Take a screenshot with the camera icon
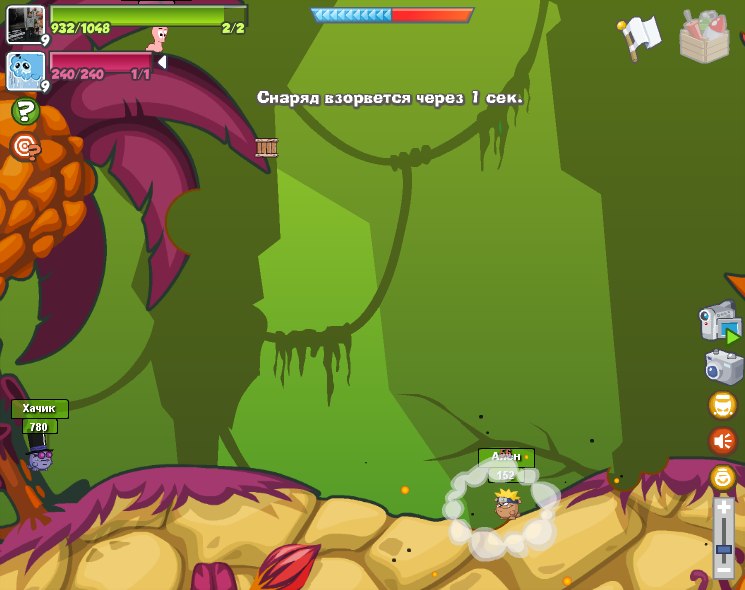 click(722, 366)
